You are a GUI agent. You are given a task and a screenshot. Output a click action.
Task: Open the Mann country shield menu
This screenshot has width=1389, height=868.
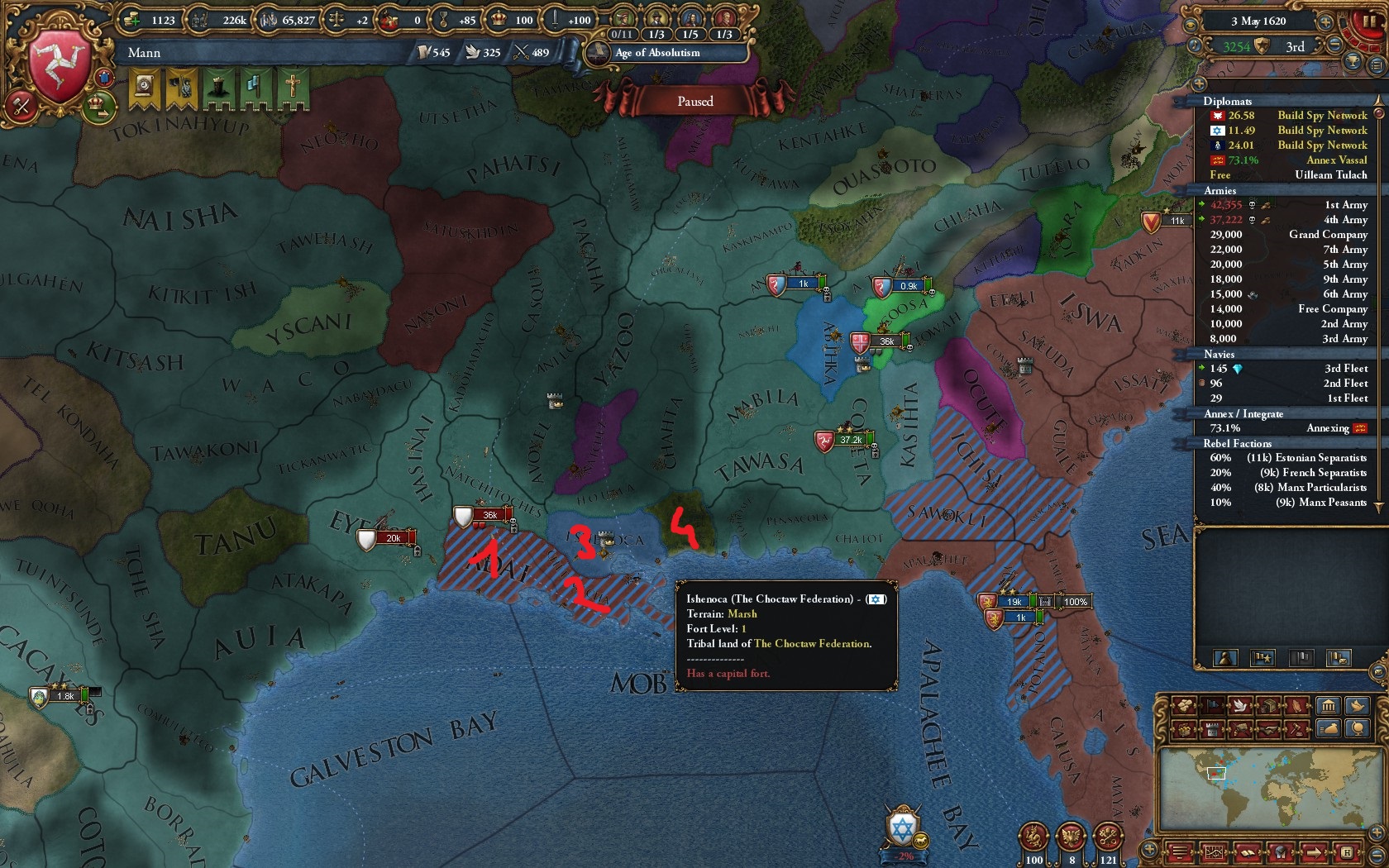(x=60, y=64)
